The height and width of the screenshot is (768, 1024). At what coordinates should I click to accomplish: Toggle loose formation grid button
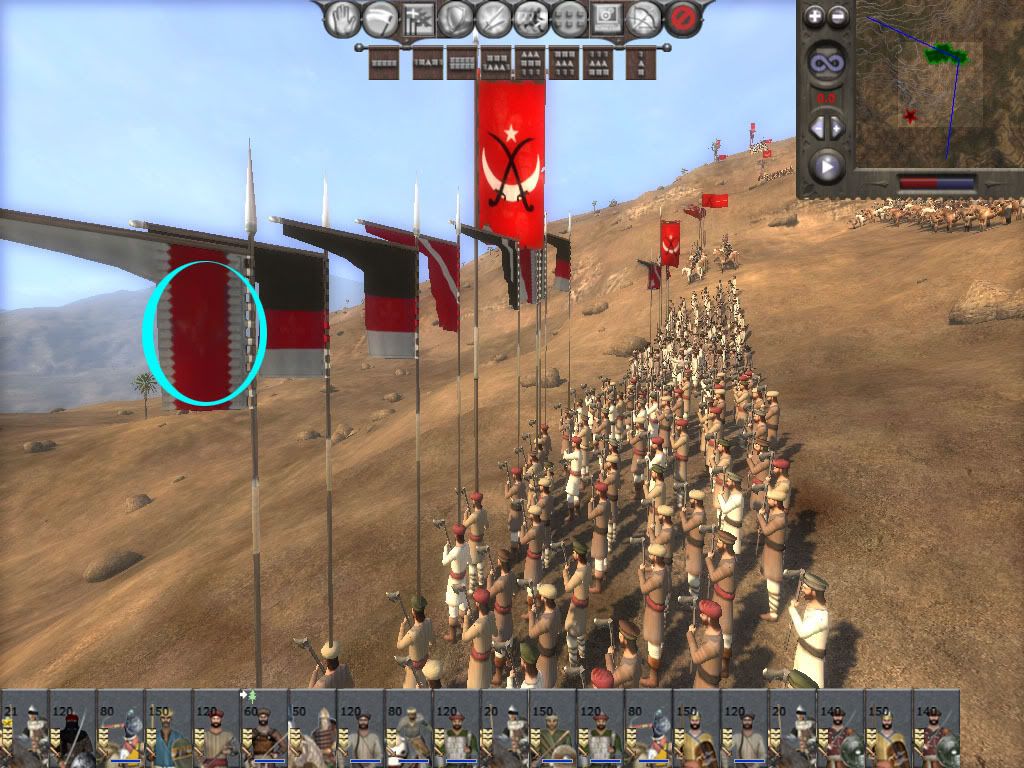click(569, 18)
